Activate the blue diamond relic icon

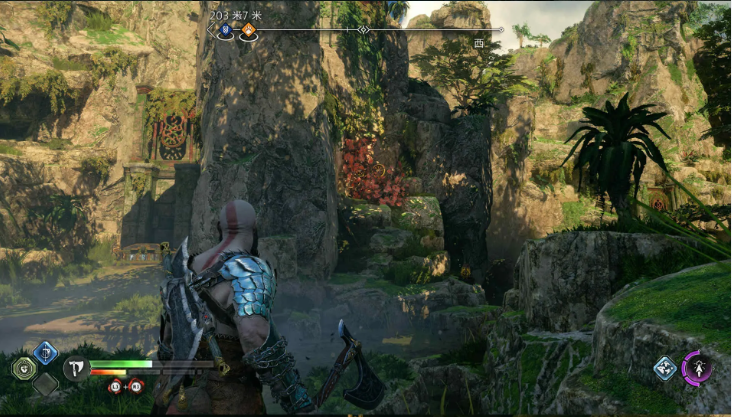coord(665,368)
